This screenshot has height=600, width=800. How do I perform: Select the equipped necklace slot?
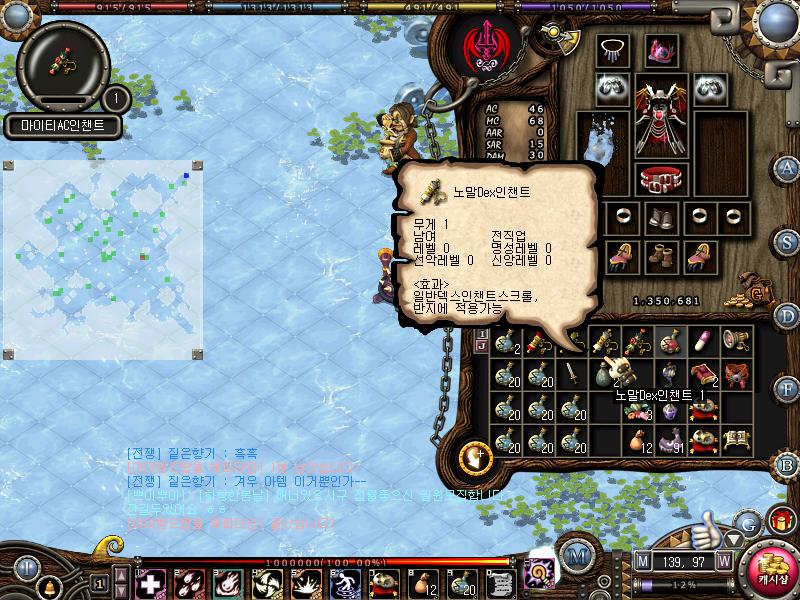tap(612, 48)
